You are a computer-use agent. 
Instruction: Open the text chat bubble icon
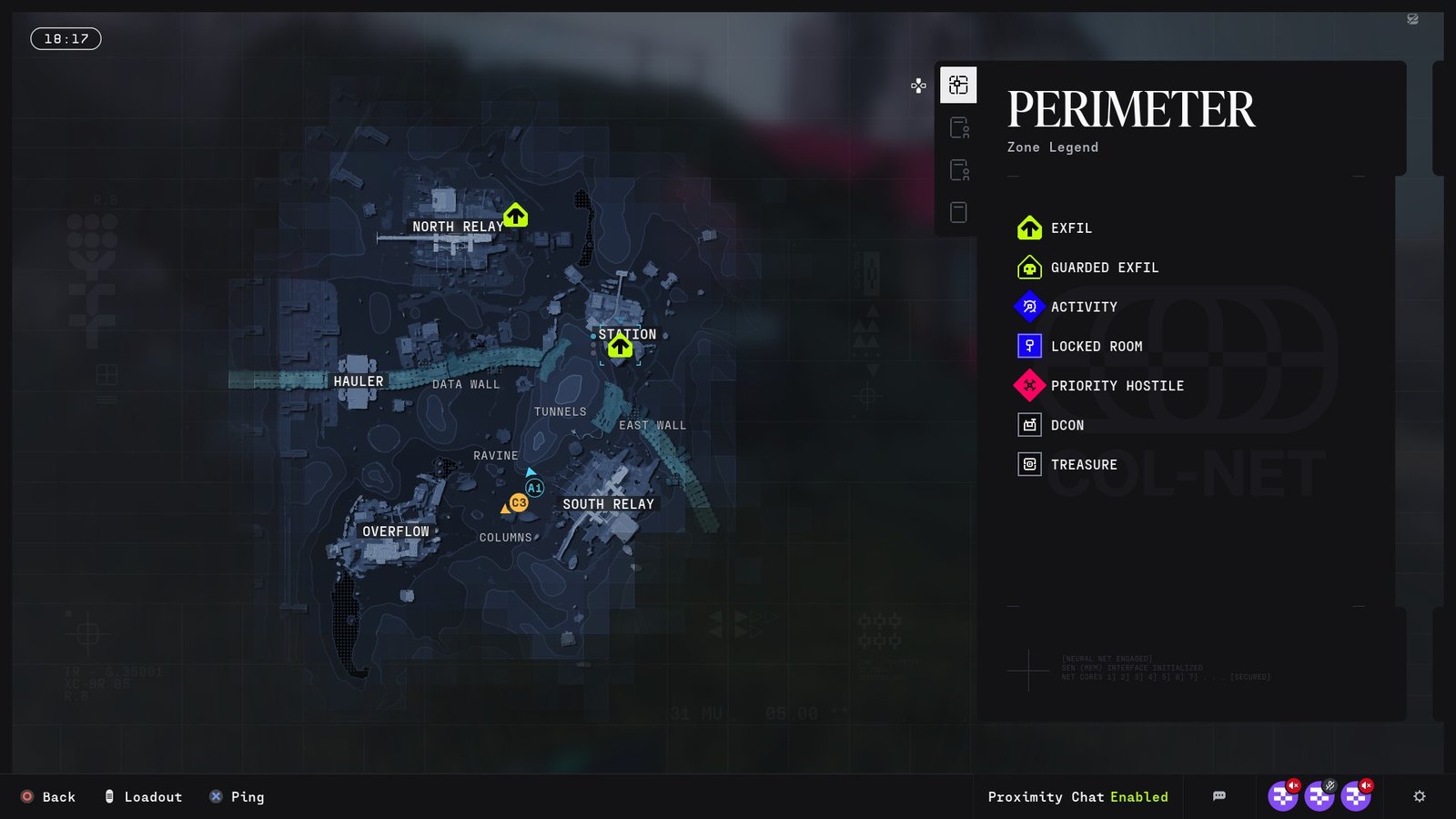point(1219,796)
